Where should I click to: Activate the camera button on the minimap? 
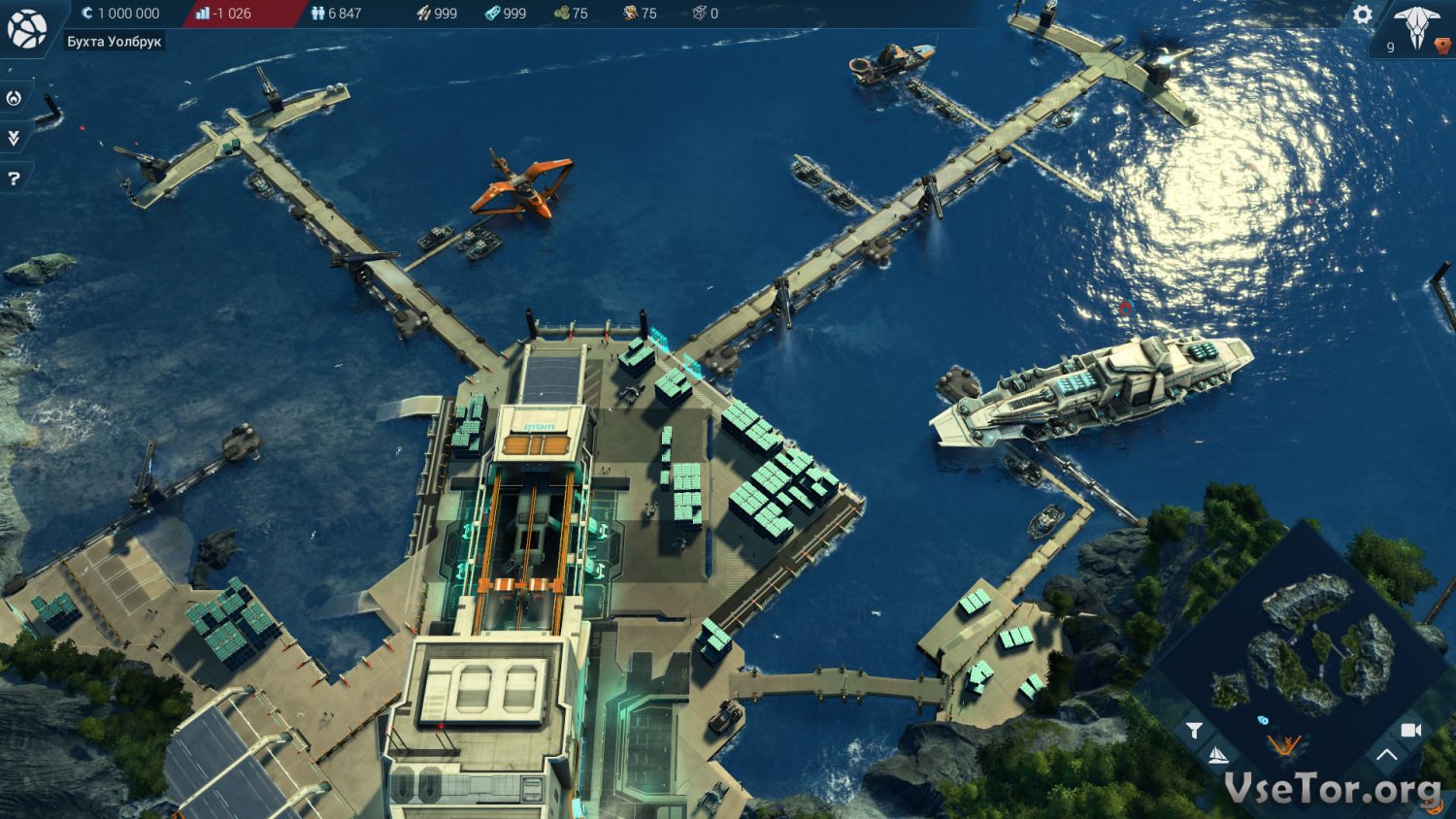coord(1411,730)
